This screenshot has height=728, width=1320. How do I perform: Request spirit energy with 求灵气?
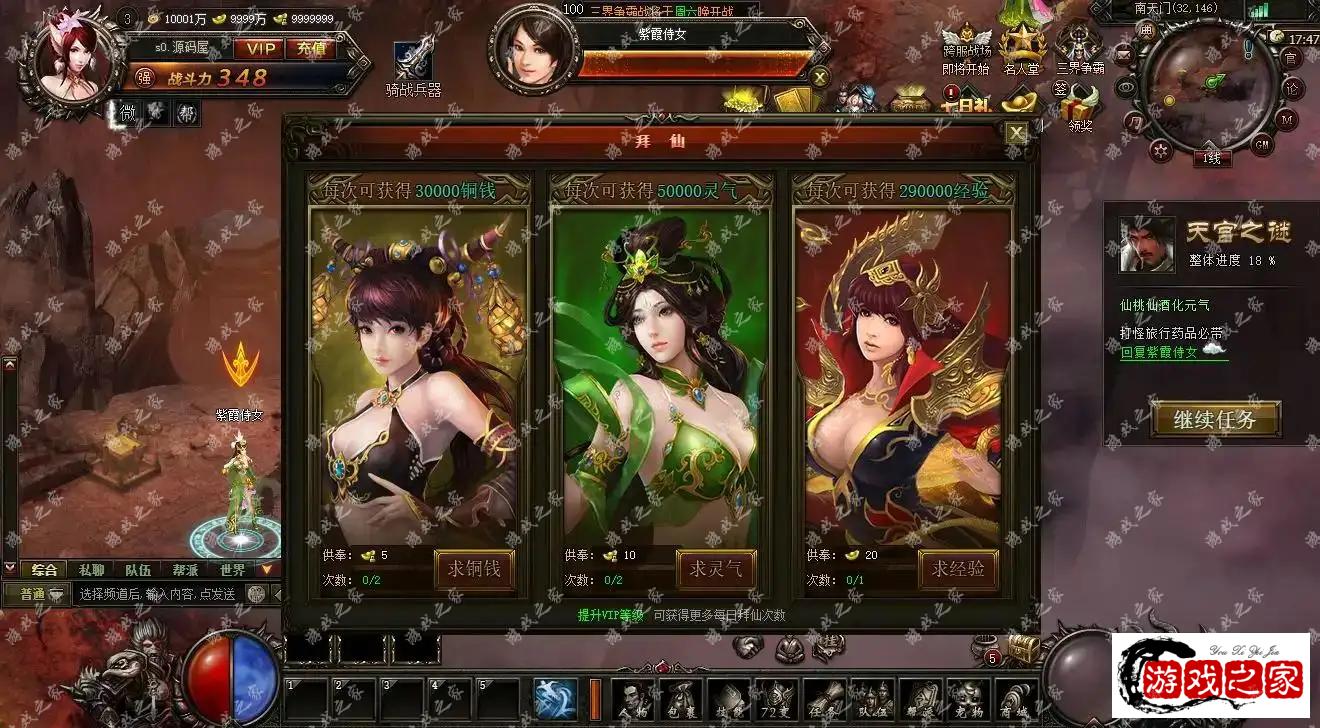tap(716, 570)
